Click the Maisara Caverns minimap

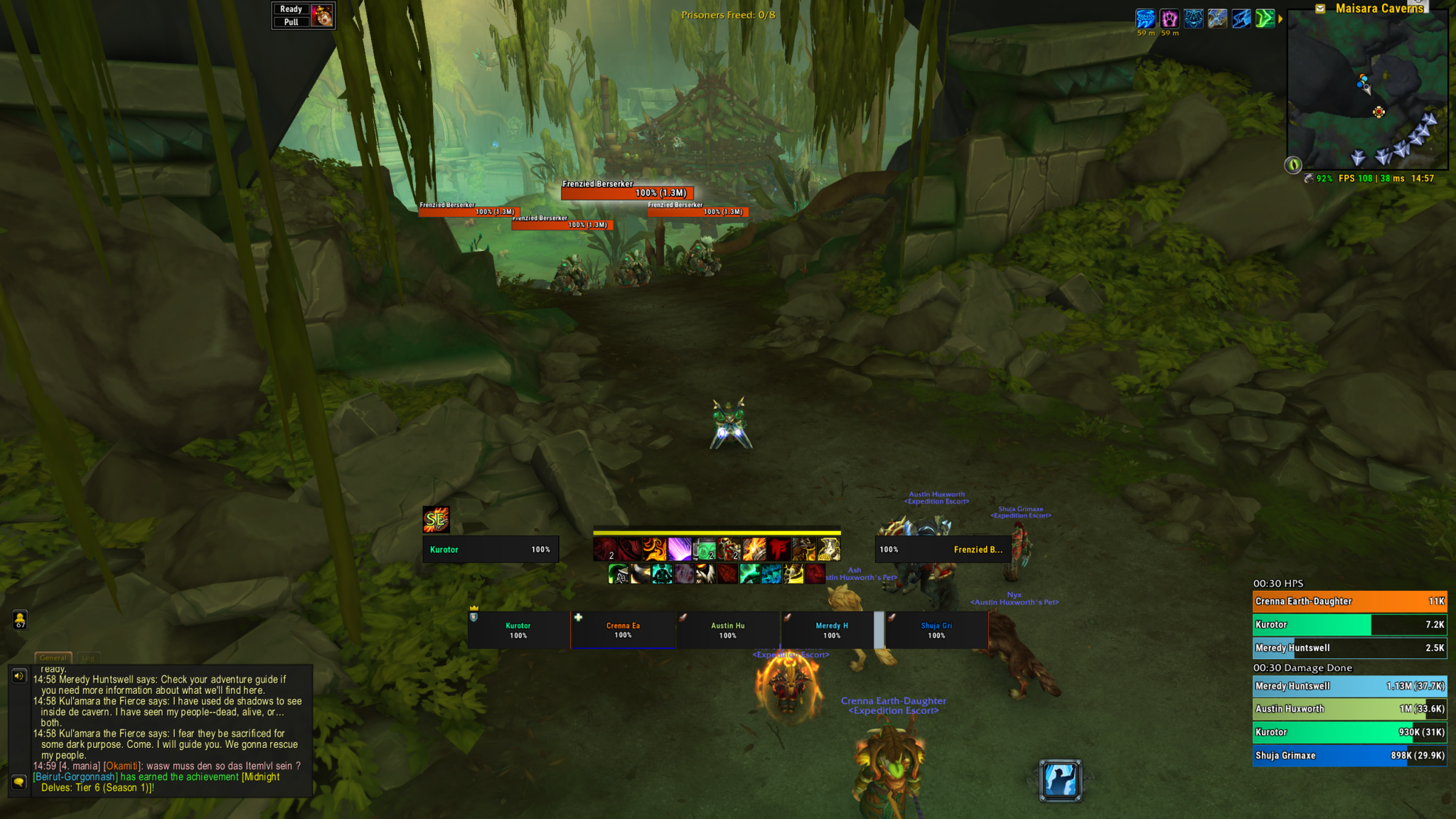pyautogui.click(x=1367, y=91)
